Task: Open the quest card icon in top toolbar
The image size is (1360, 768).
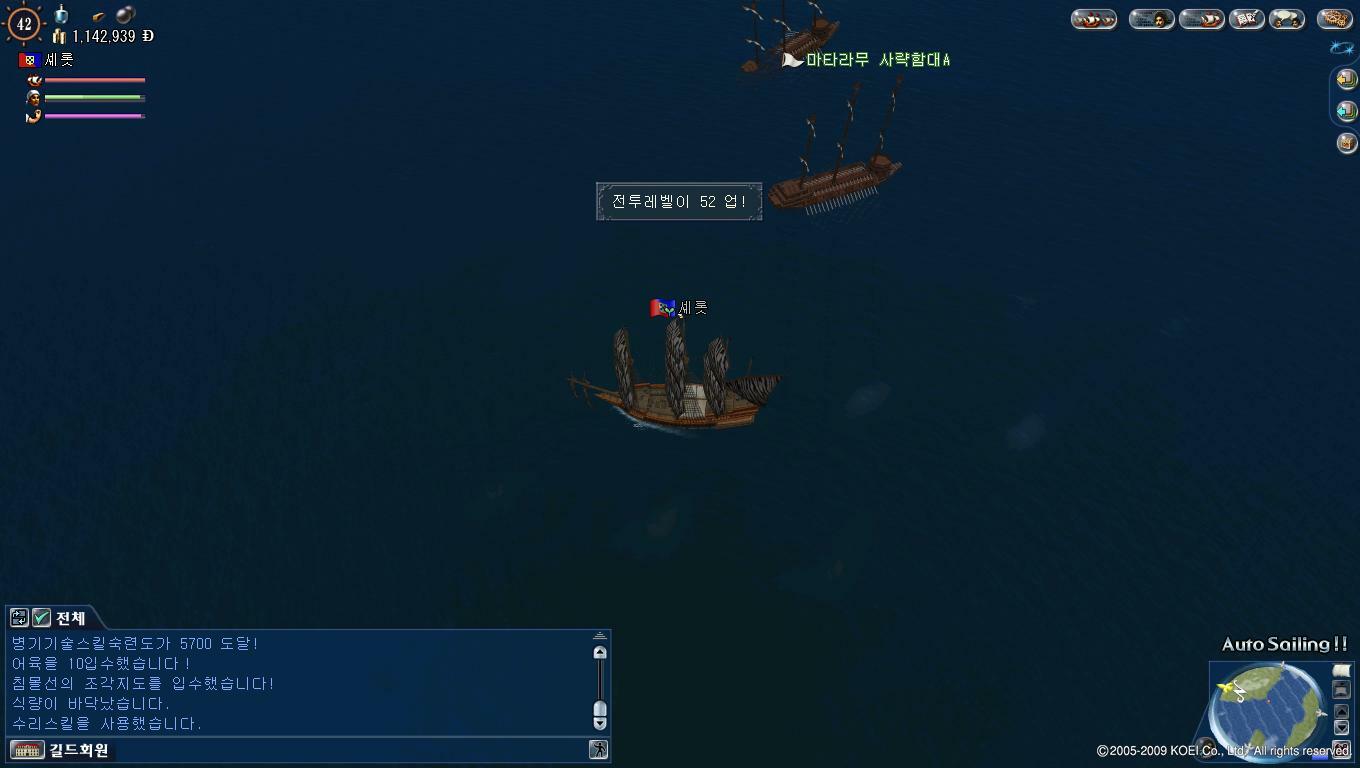Action: coord(1246,18)
